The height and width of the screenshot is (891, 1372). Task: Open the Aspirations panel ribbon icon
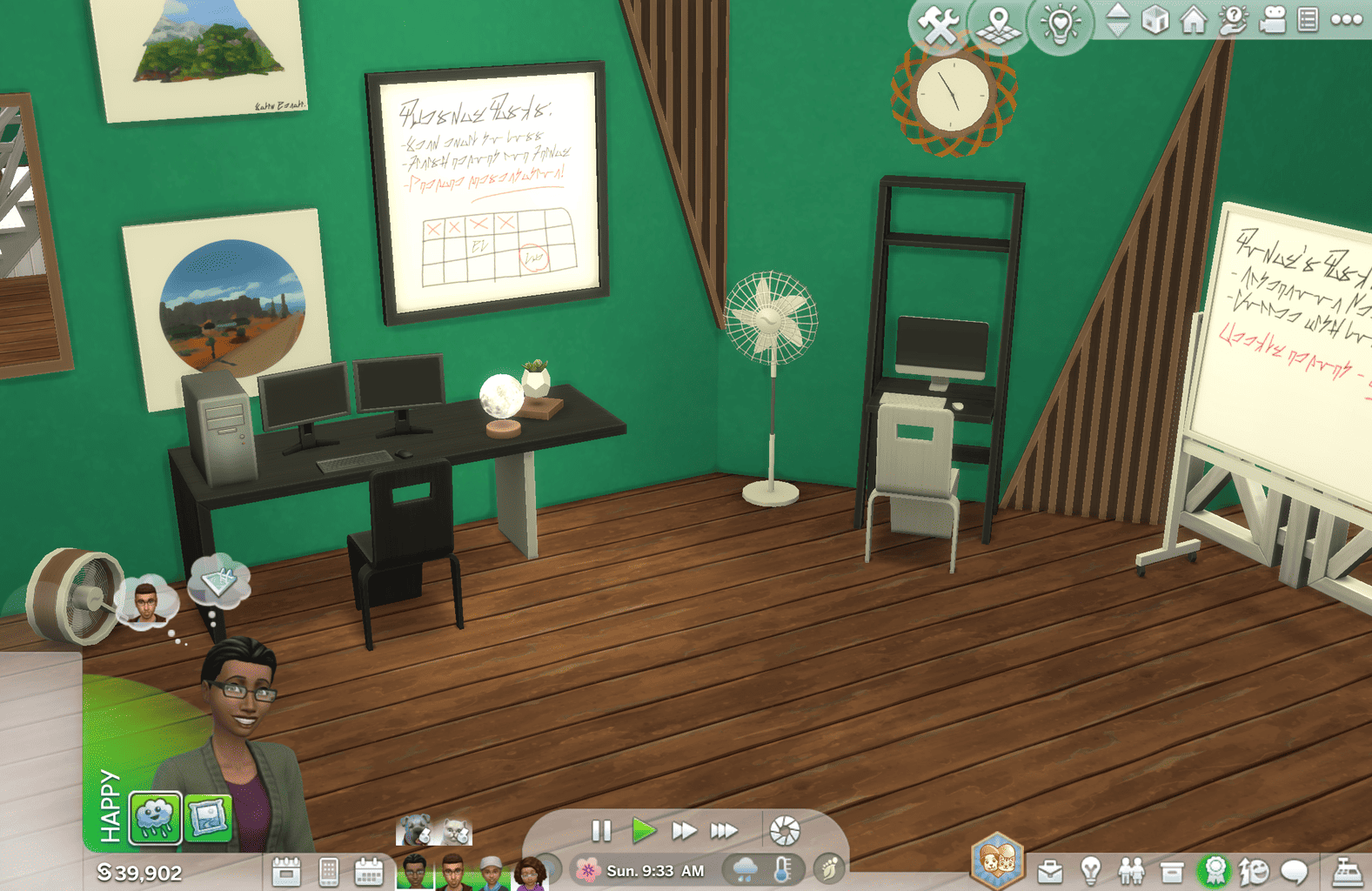coord(1214,870)
